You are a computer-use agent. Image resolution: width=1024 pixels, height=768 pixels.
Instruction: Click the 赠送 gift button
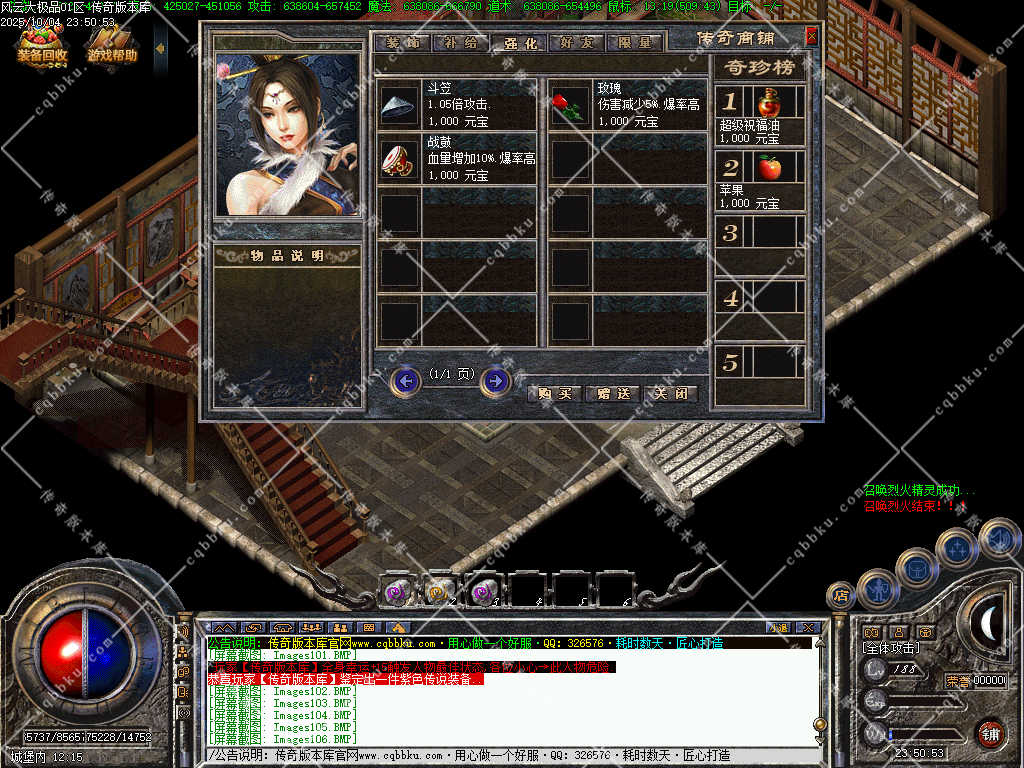[612, 393]
